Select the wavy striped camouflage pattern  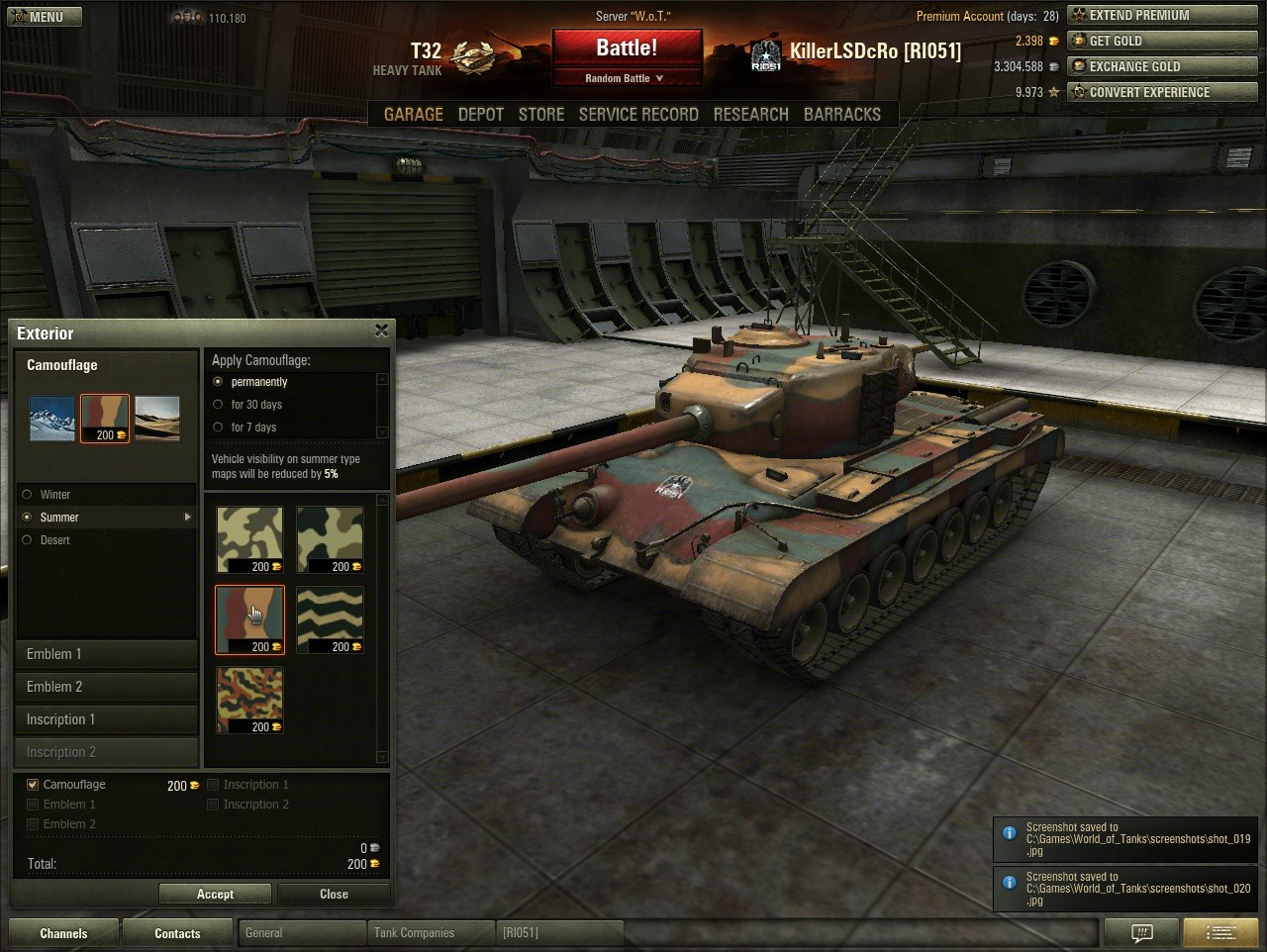coord(330,619)
